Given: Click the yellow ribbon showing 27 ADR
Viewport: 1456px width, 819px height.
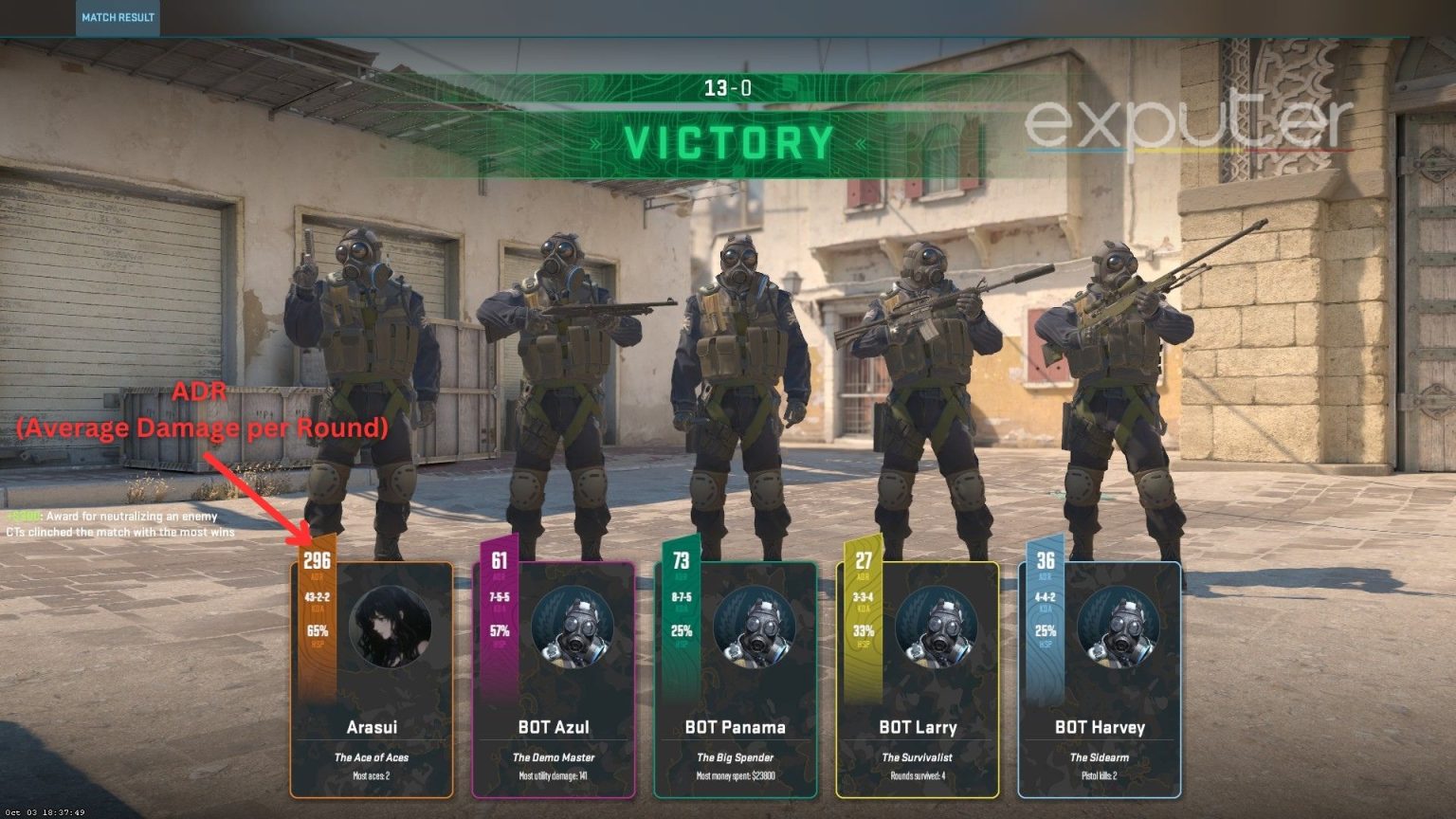Looking at the screenshot, I should 863,561.
